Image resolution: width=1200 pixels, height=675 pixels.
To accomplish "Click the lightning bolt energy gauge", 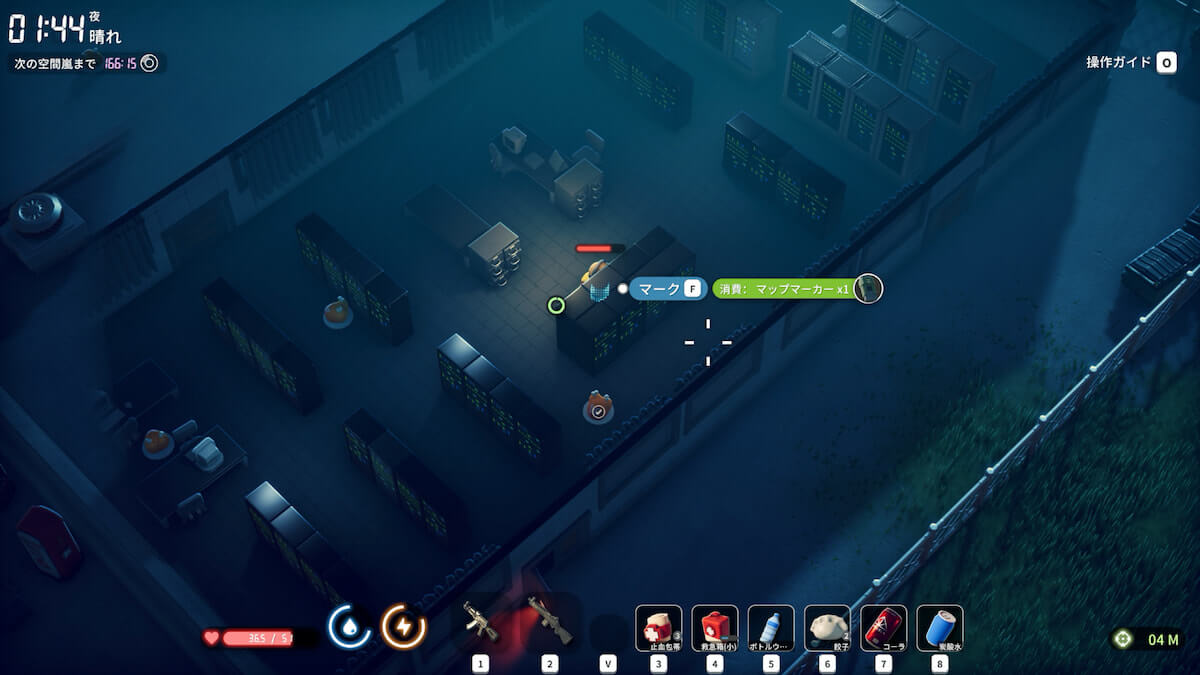I will pyautogui.click(x=404, y=627).
